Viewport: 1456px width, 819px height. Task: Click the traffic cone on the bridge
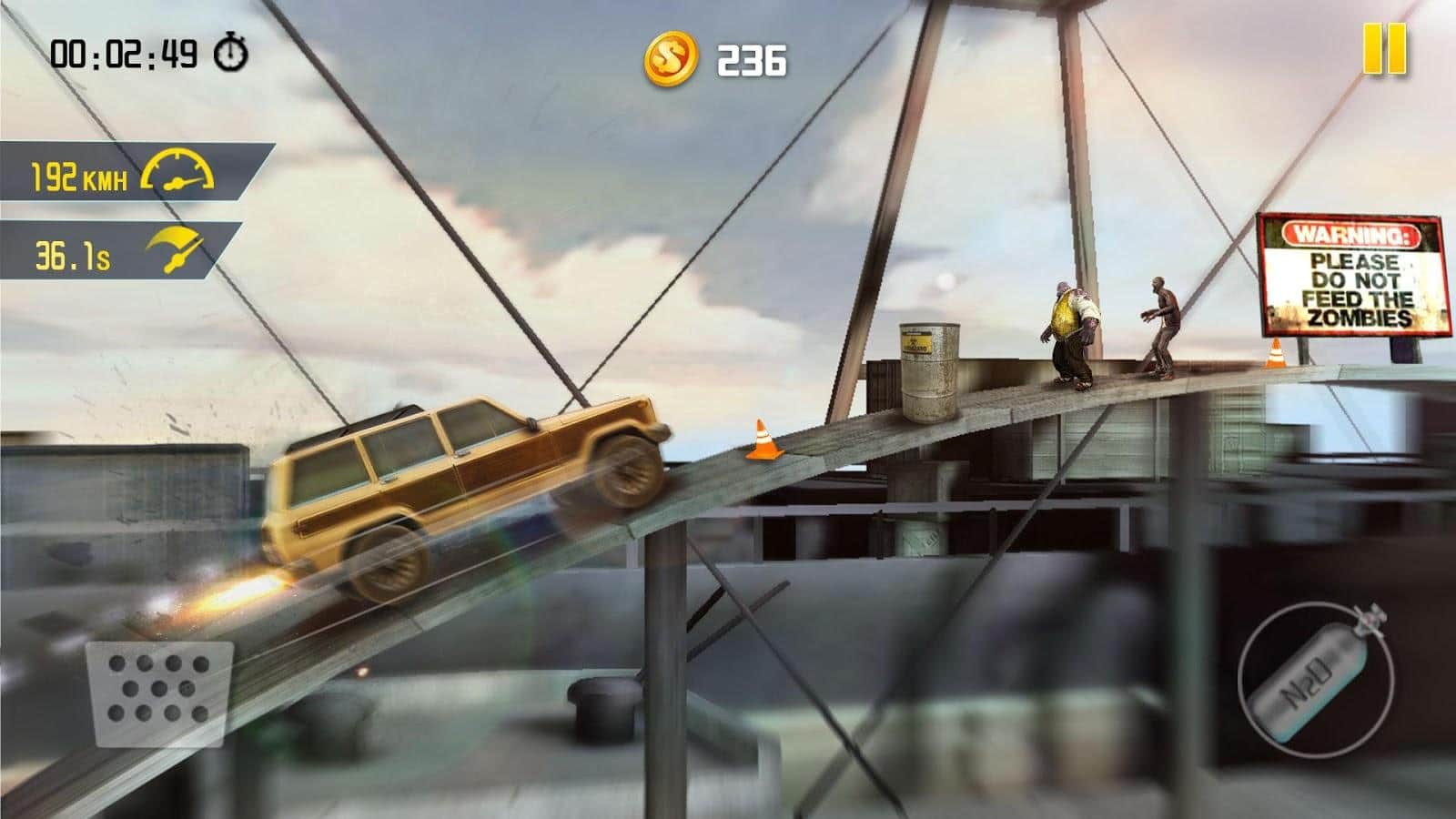pos(762,440)
